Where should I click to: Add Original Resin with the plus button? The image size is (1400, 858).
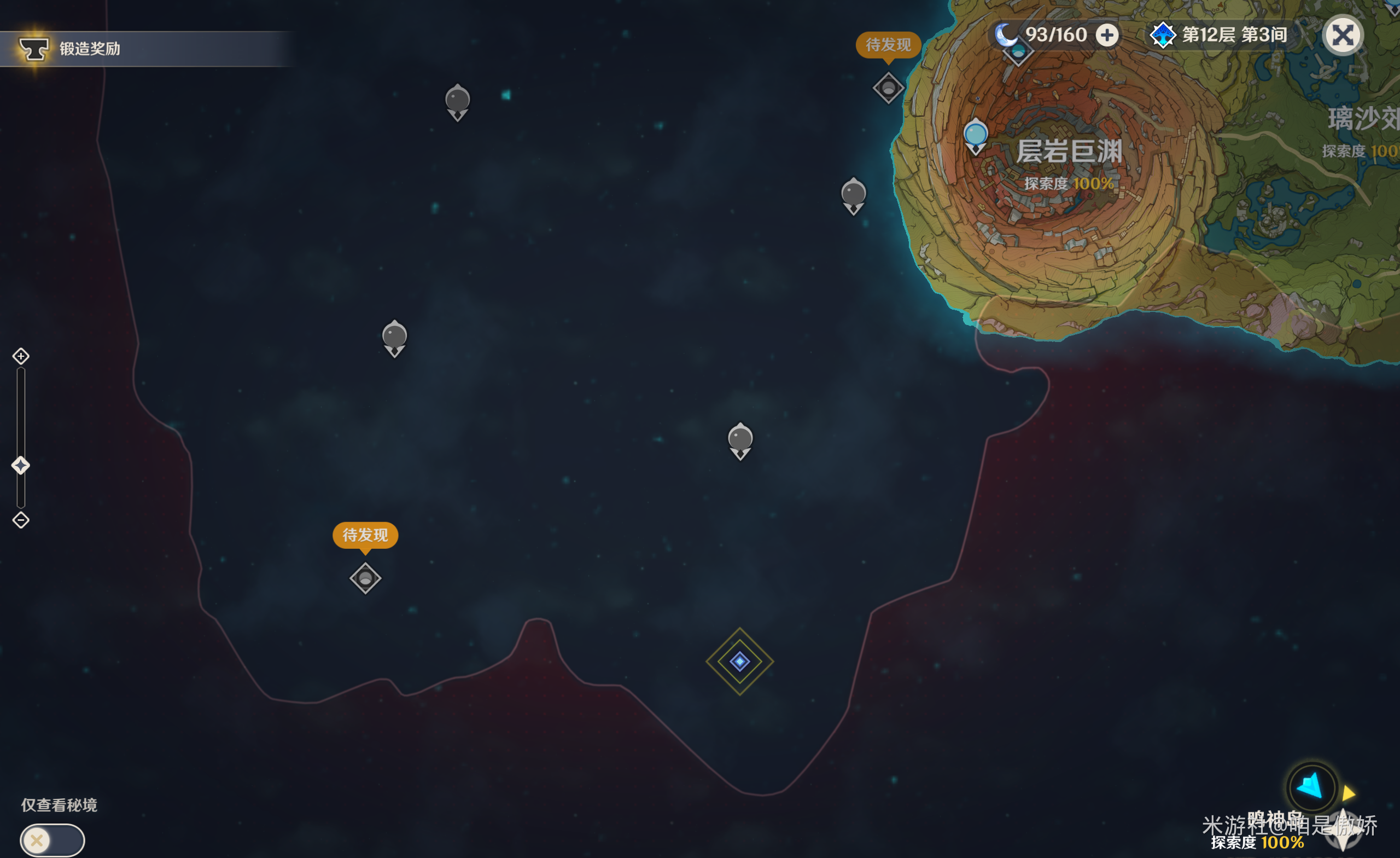(1107, 35)
